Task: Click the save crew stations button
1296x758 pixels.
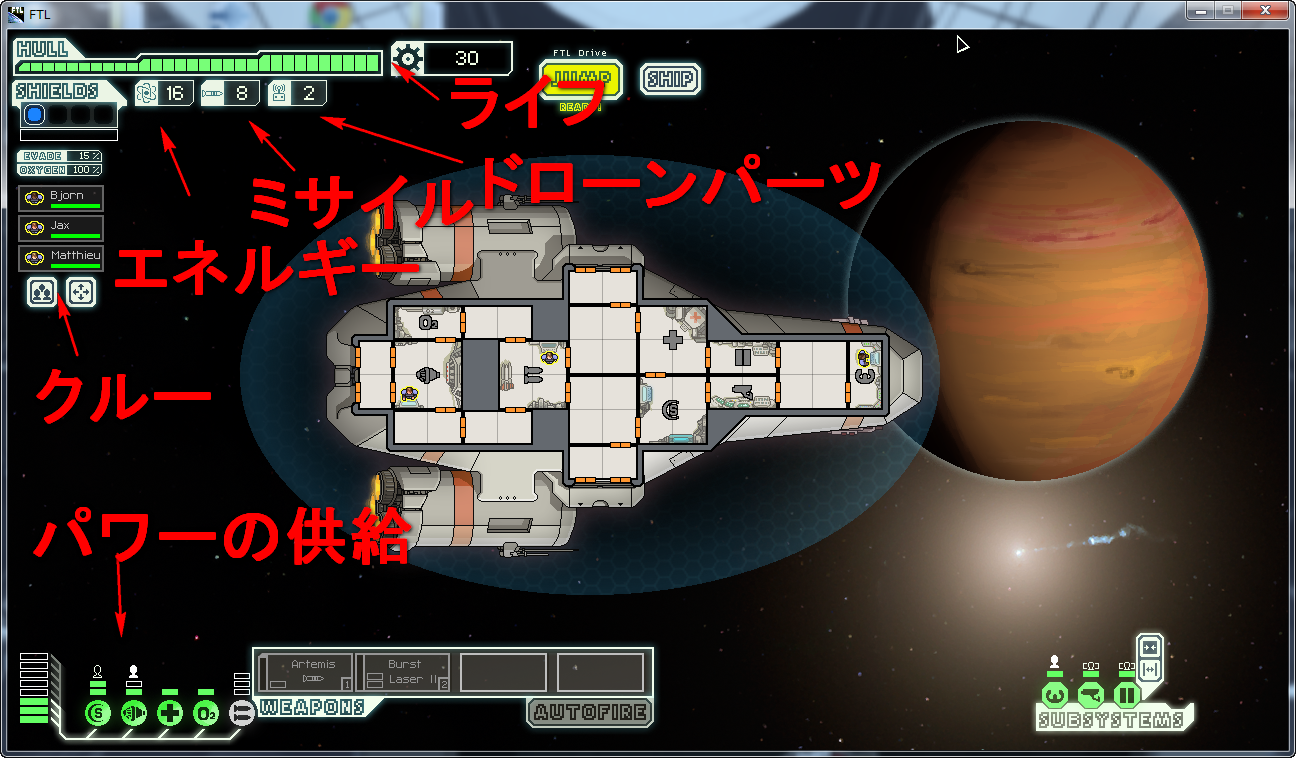Action: click(42, 292)
